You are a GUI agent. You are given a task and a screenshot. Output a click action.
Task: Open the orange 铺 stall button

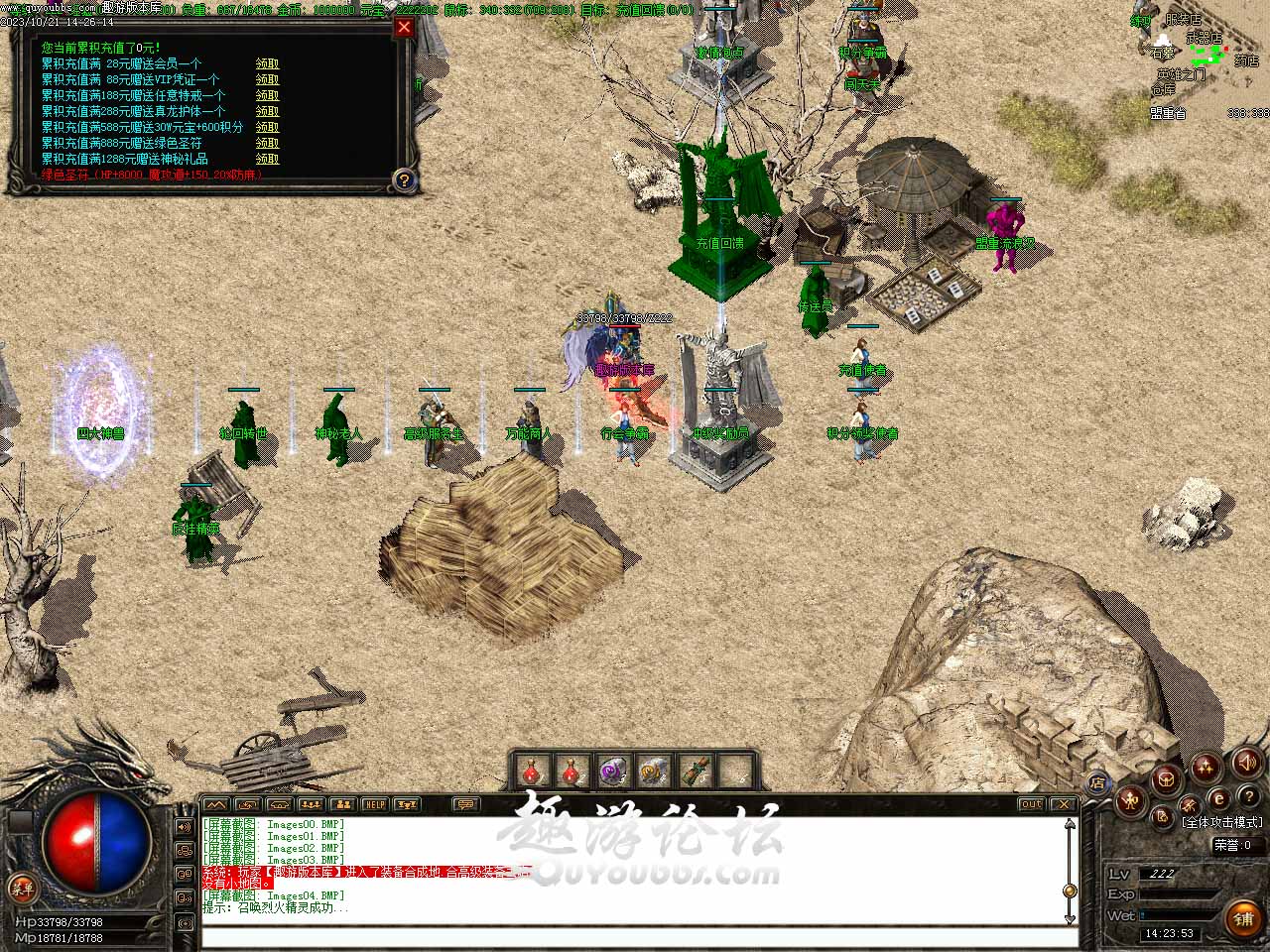(x=1242, y=919)
